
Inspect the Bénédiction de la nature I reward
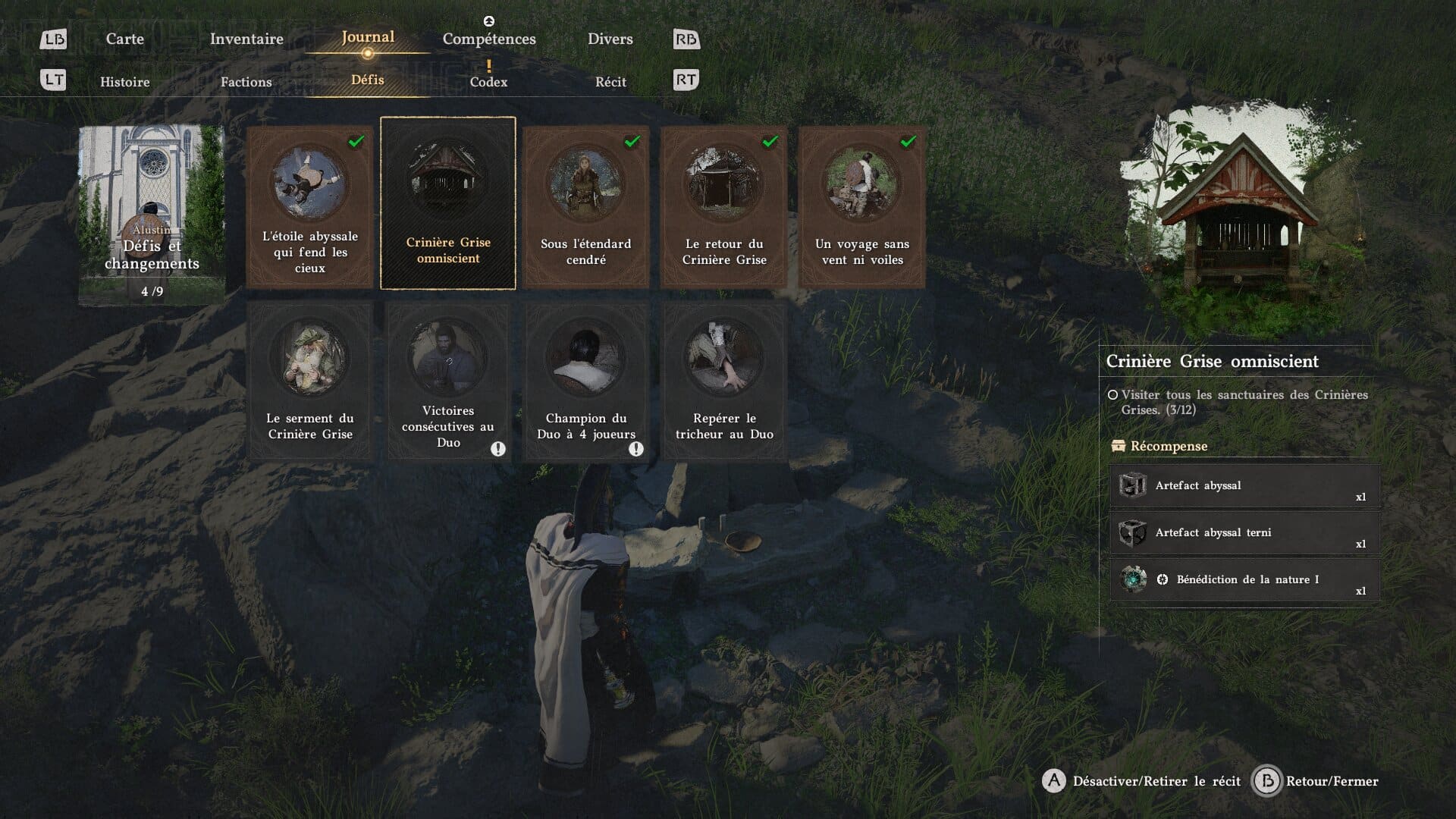point(1244,580)
